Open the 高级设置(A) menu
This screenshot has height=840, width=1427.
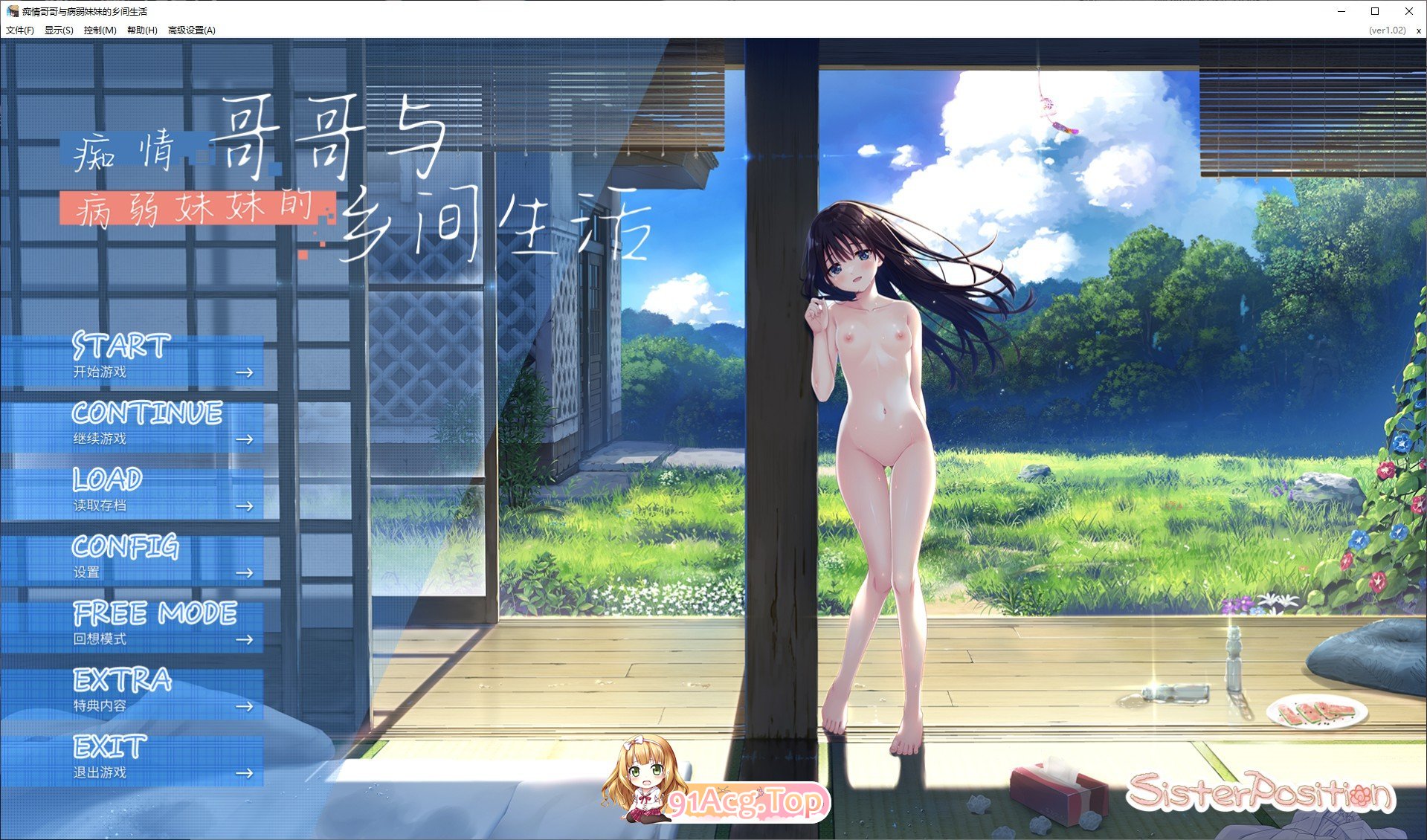pos(190,30)
